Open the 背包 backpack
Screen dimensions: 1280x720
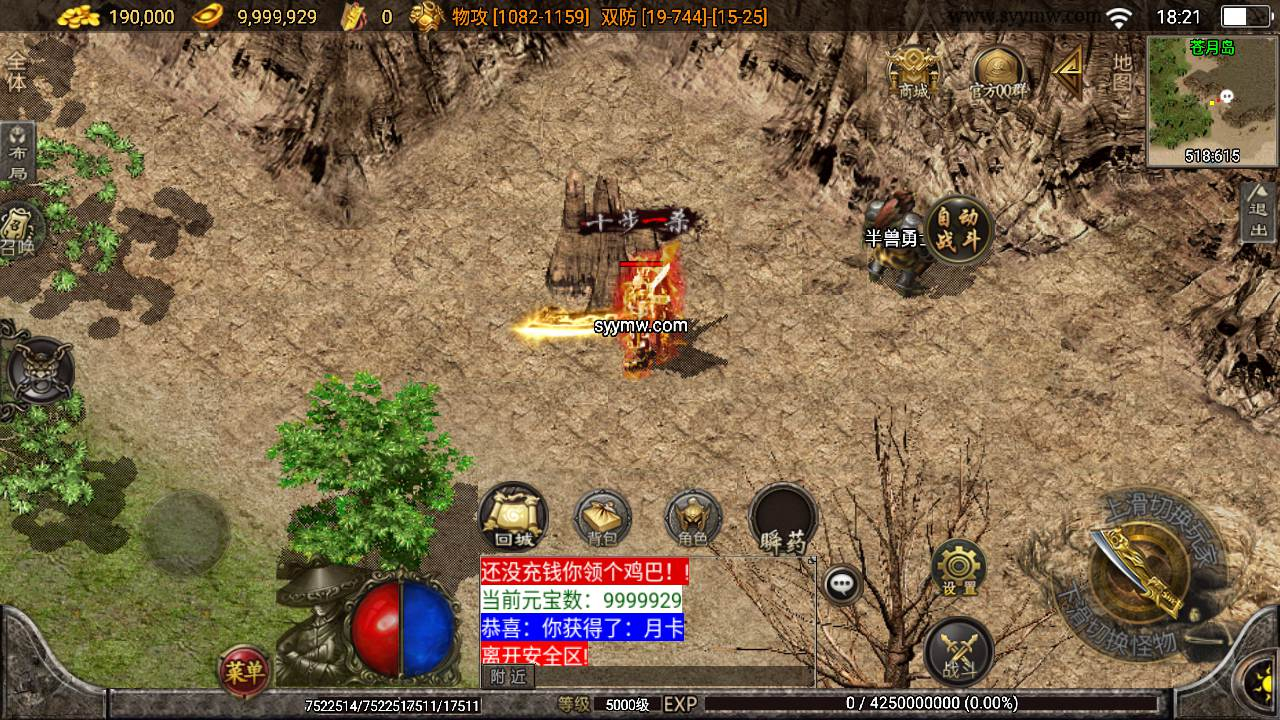point(603,519)
